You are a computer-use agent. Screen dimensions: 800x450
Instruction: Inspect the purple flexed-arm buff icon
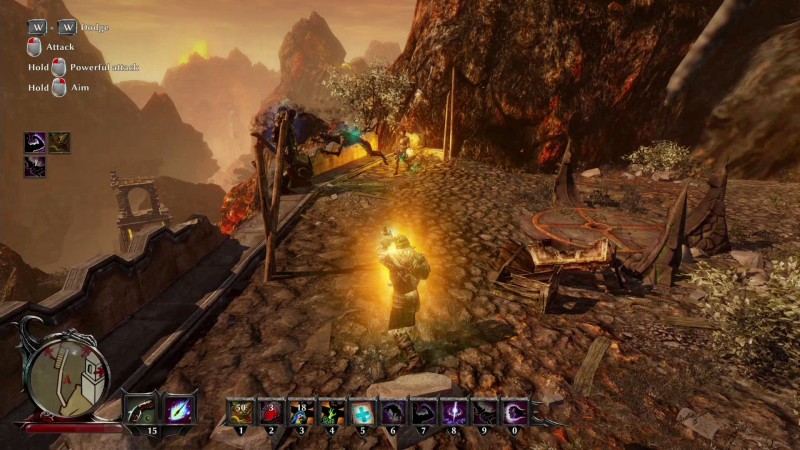(x=35, y=143)
